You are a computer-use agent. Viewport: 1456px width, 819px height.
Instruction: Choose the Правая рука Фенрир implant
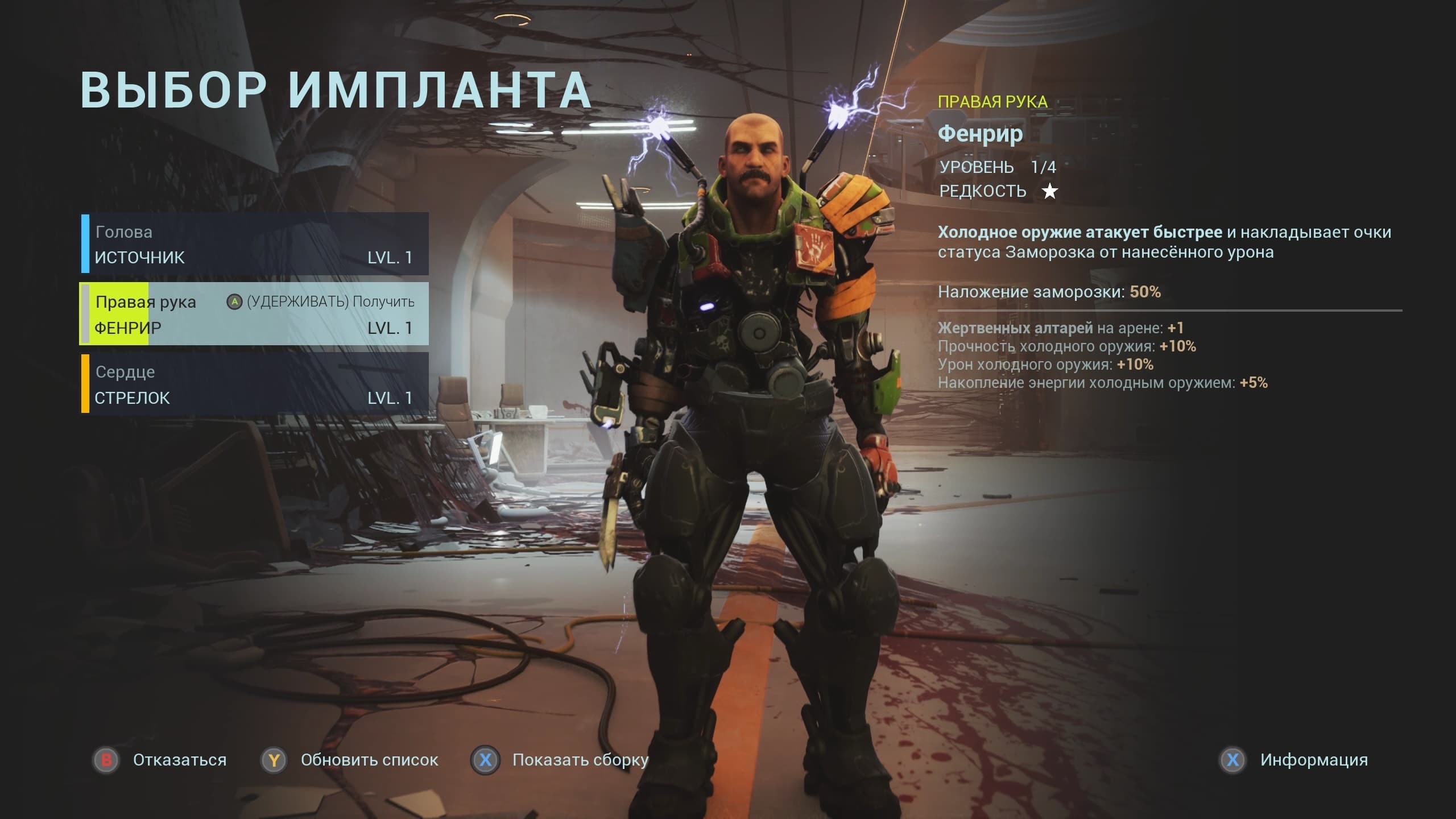click(254, 314)
